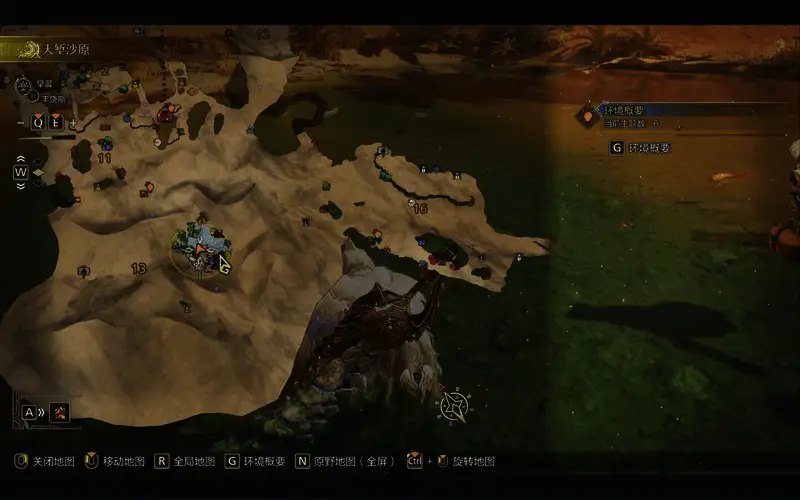
Task: Move up one map layer
Action: 20,159
